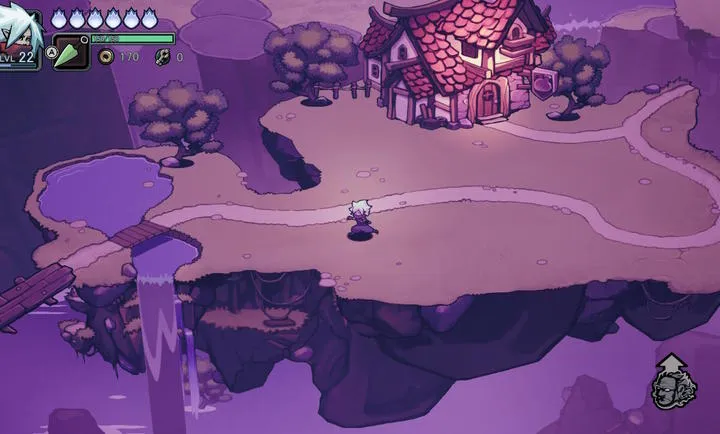The width and height of the screenshot is (720, 434).
Task: Click the bone key item icon
Action: click(x=162, y=57)
